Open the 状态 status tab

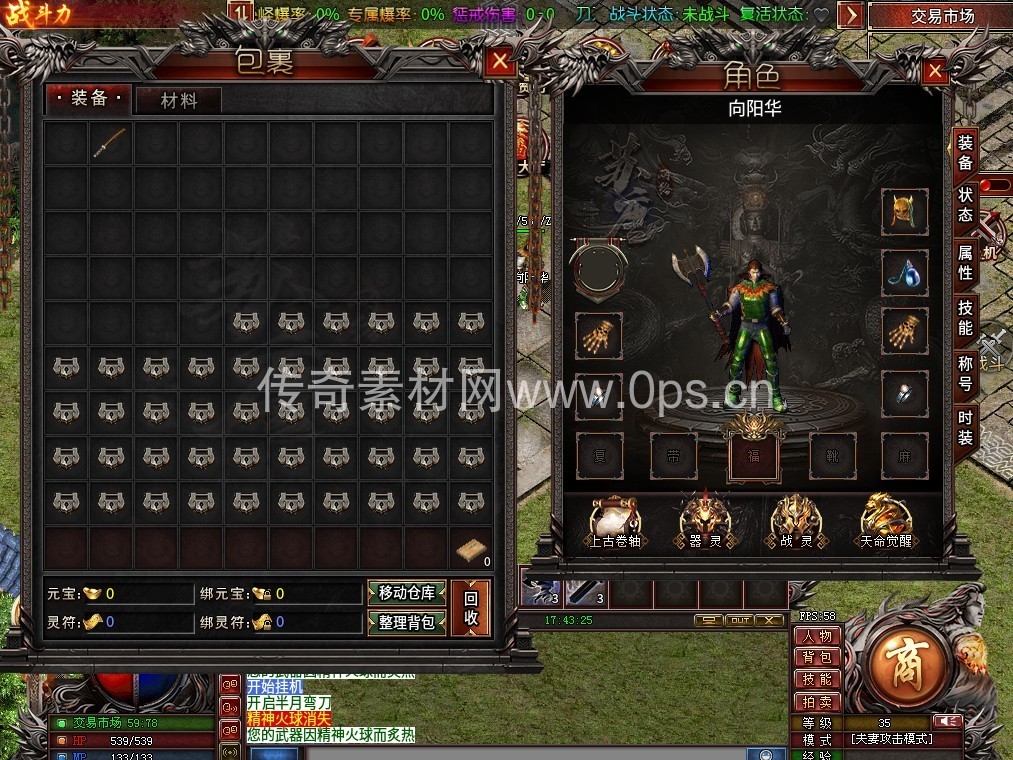point(965,202)
